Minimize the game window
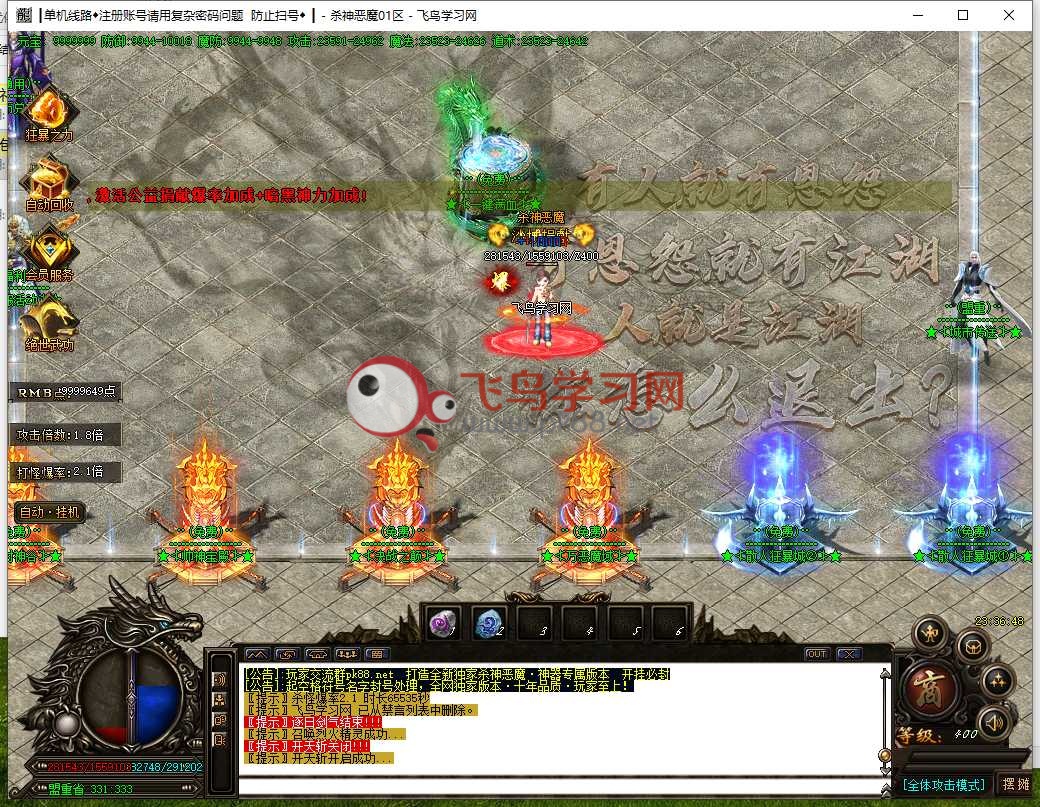The image size is (1040, 807). click(x=916, y=15)
